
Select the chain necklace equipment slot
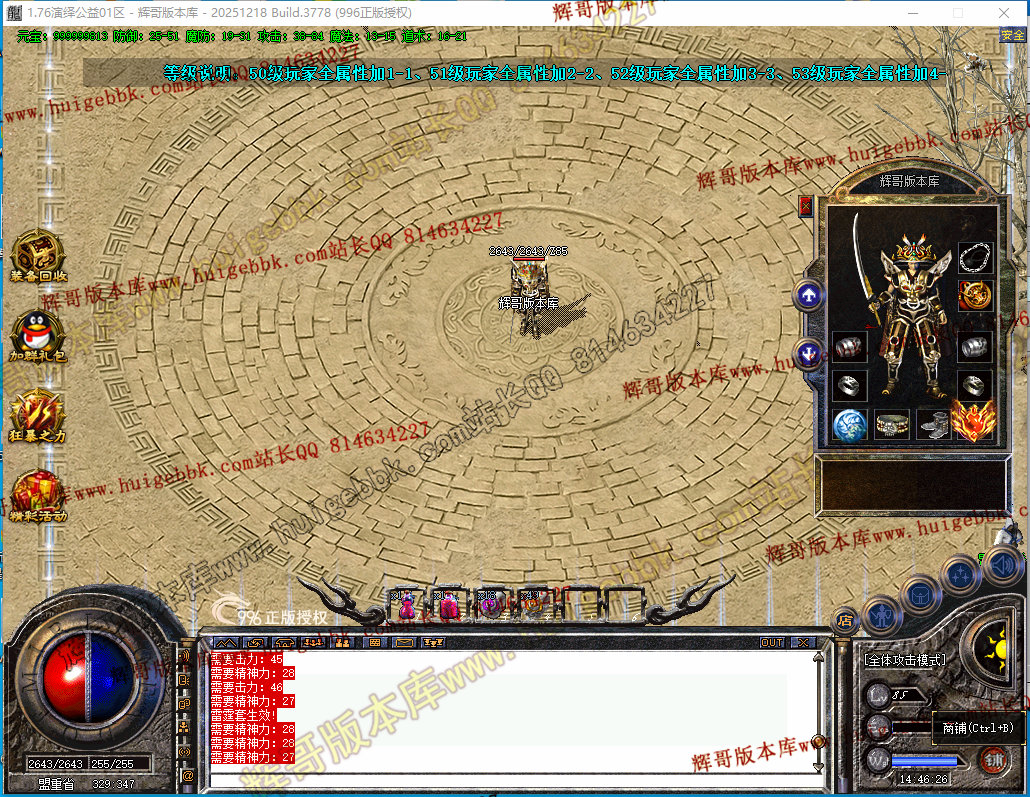point(975,258)
